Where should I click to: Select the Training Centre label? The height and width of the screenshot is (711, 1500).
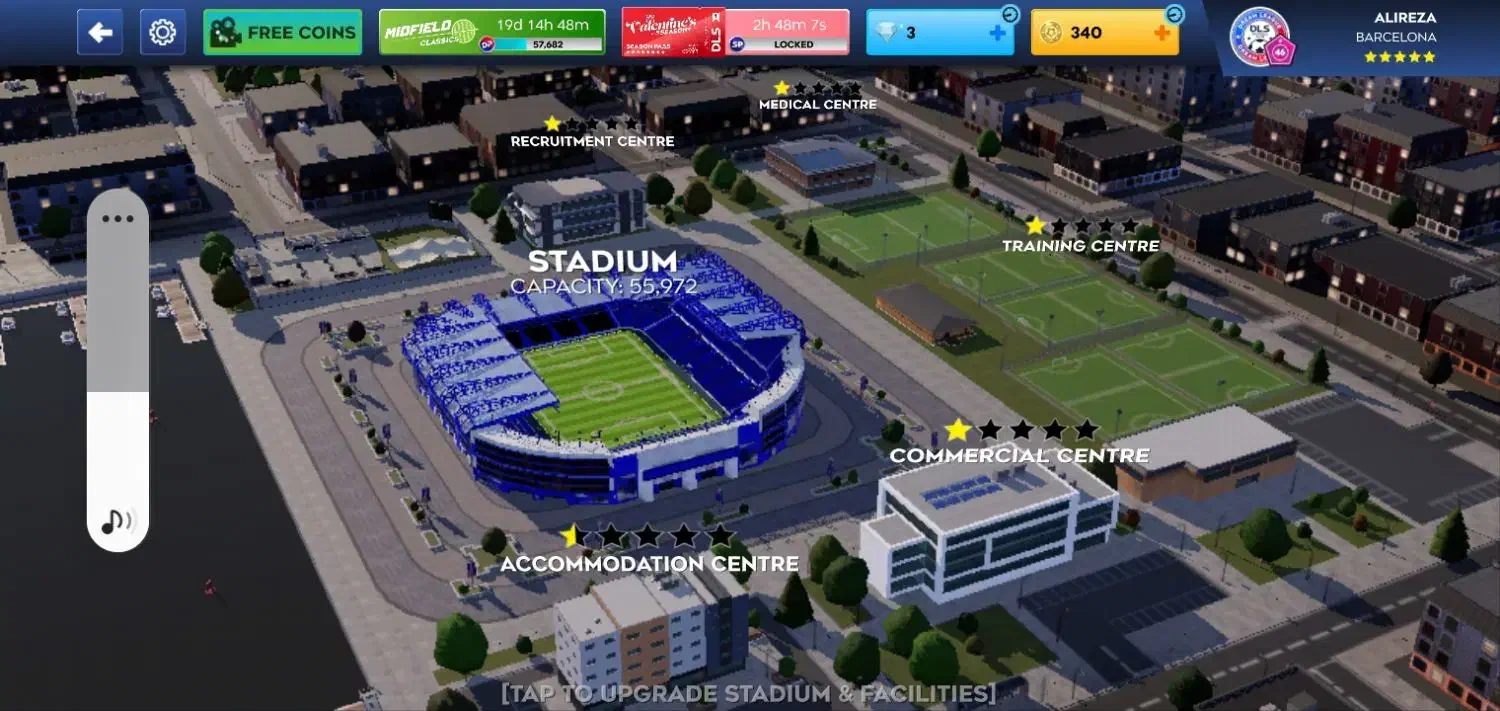pyautogui.click(x=1080, y=245)
